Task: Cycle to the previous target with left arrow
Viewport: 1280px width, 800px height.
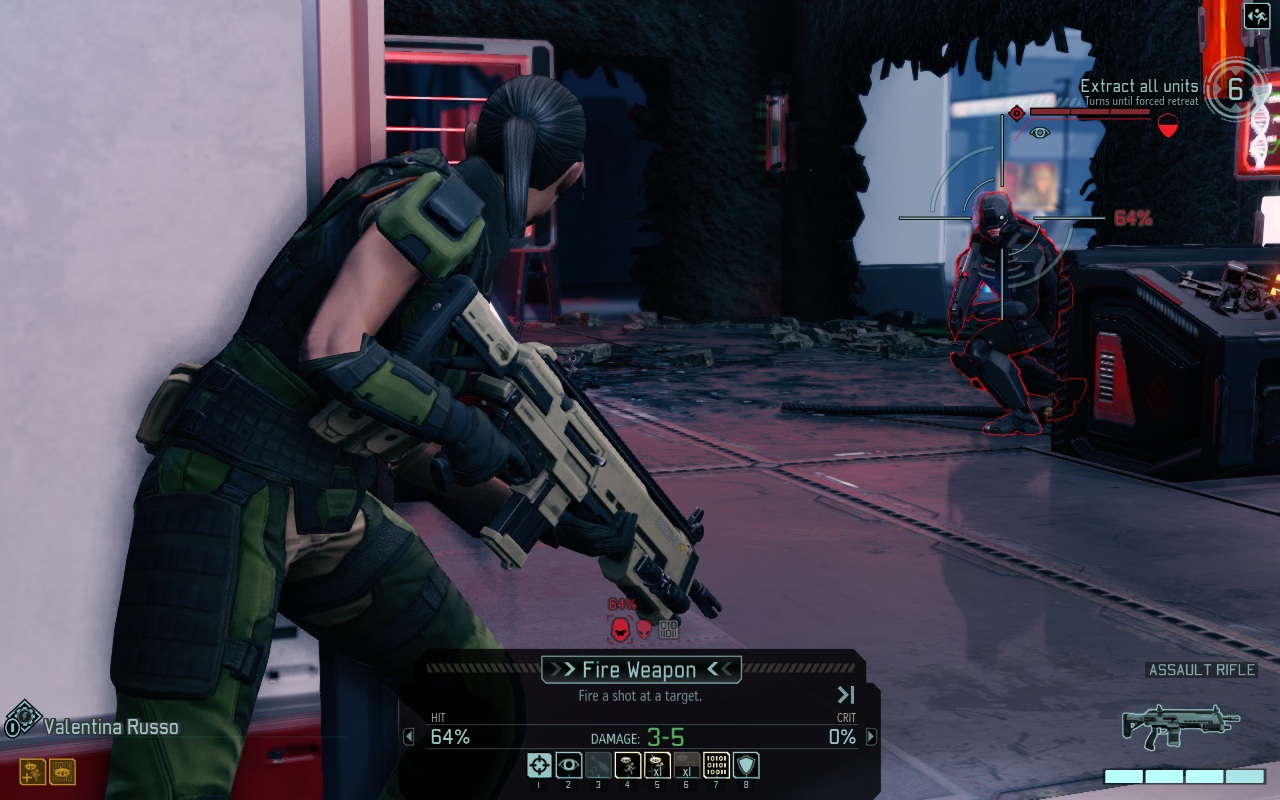Action: tap(408, 737)
